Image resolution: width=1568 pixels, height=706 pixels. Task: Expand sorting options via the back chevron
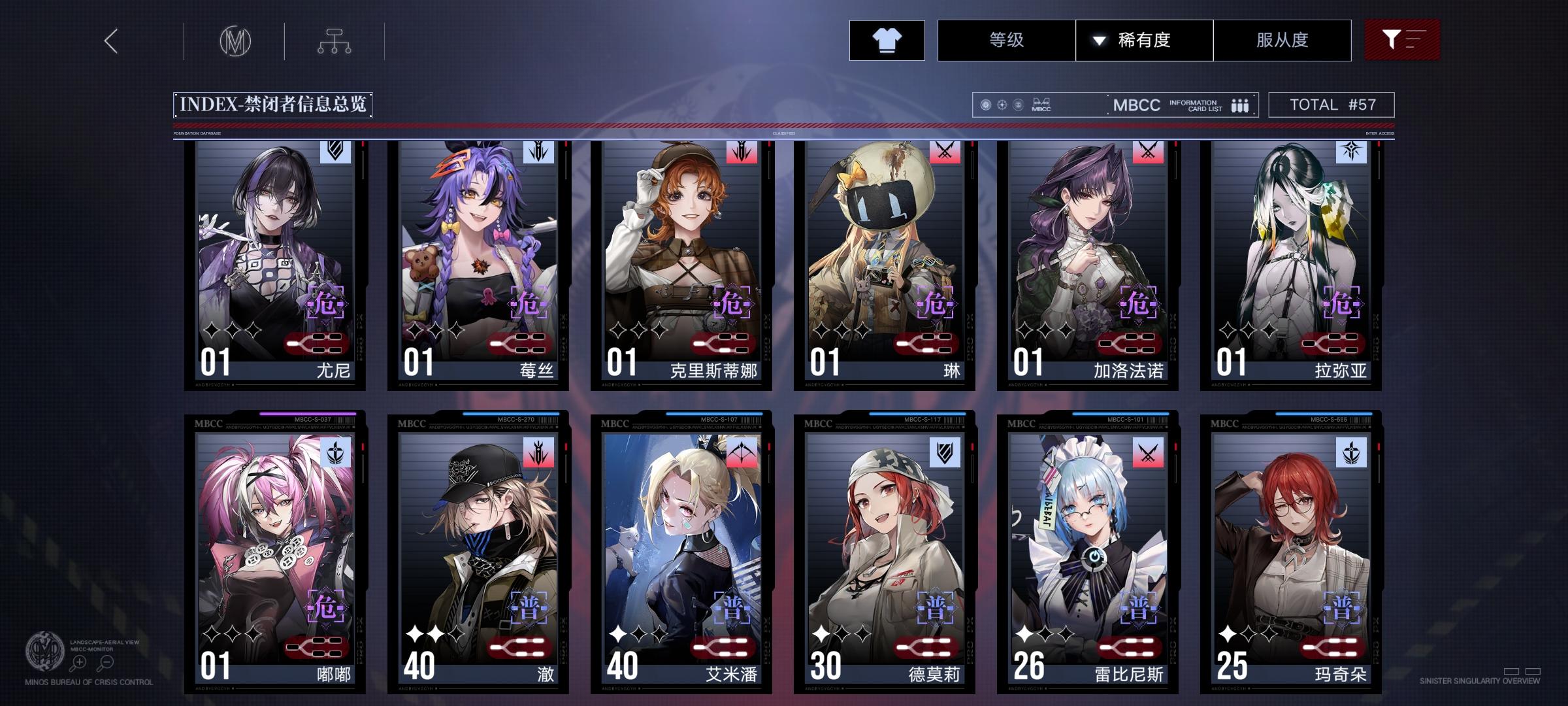pyautogui.click(x=110, y=41)
